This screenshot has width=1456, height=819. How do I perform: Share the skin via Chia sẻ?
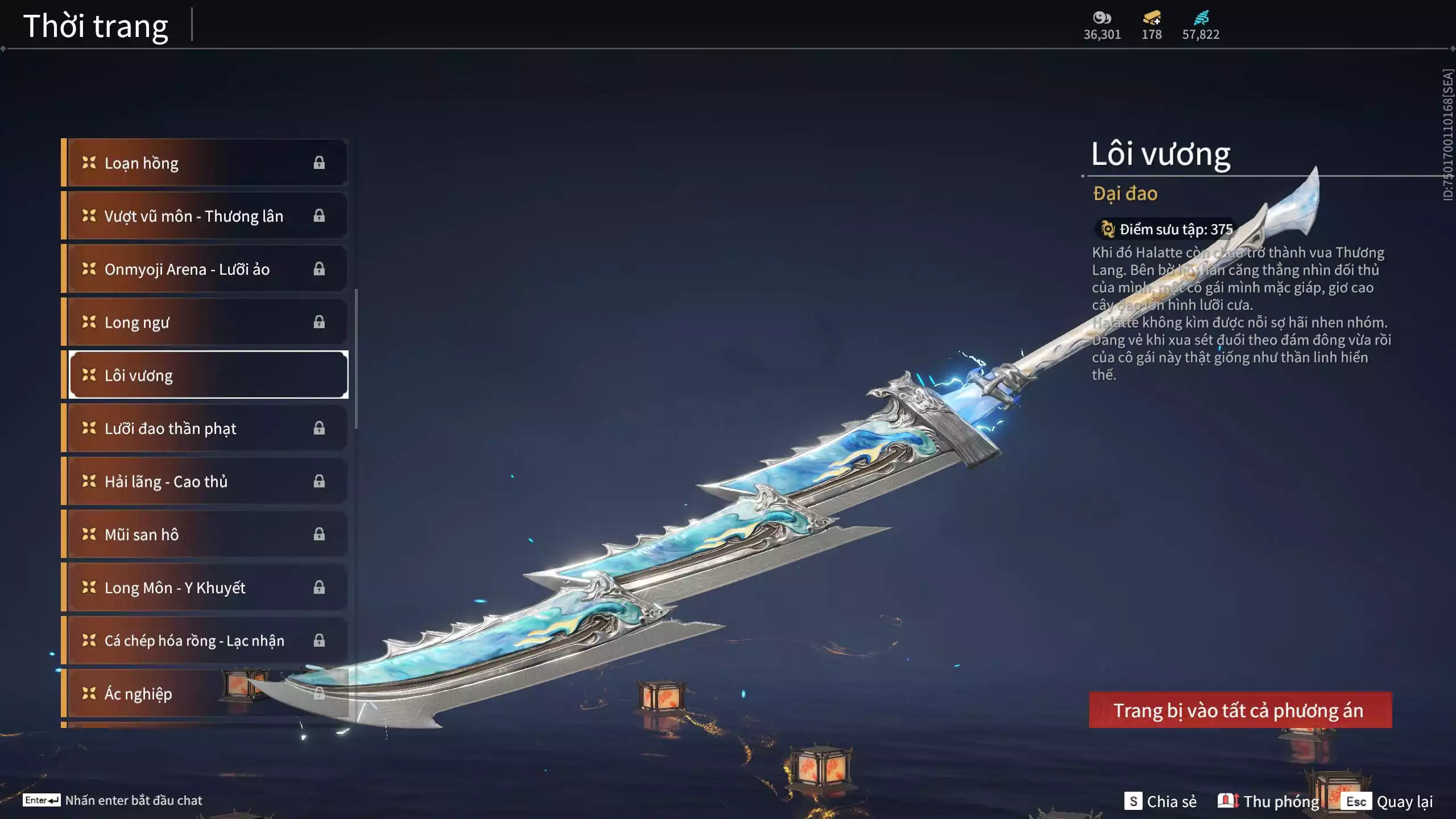tap(1160, 801)
